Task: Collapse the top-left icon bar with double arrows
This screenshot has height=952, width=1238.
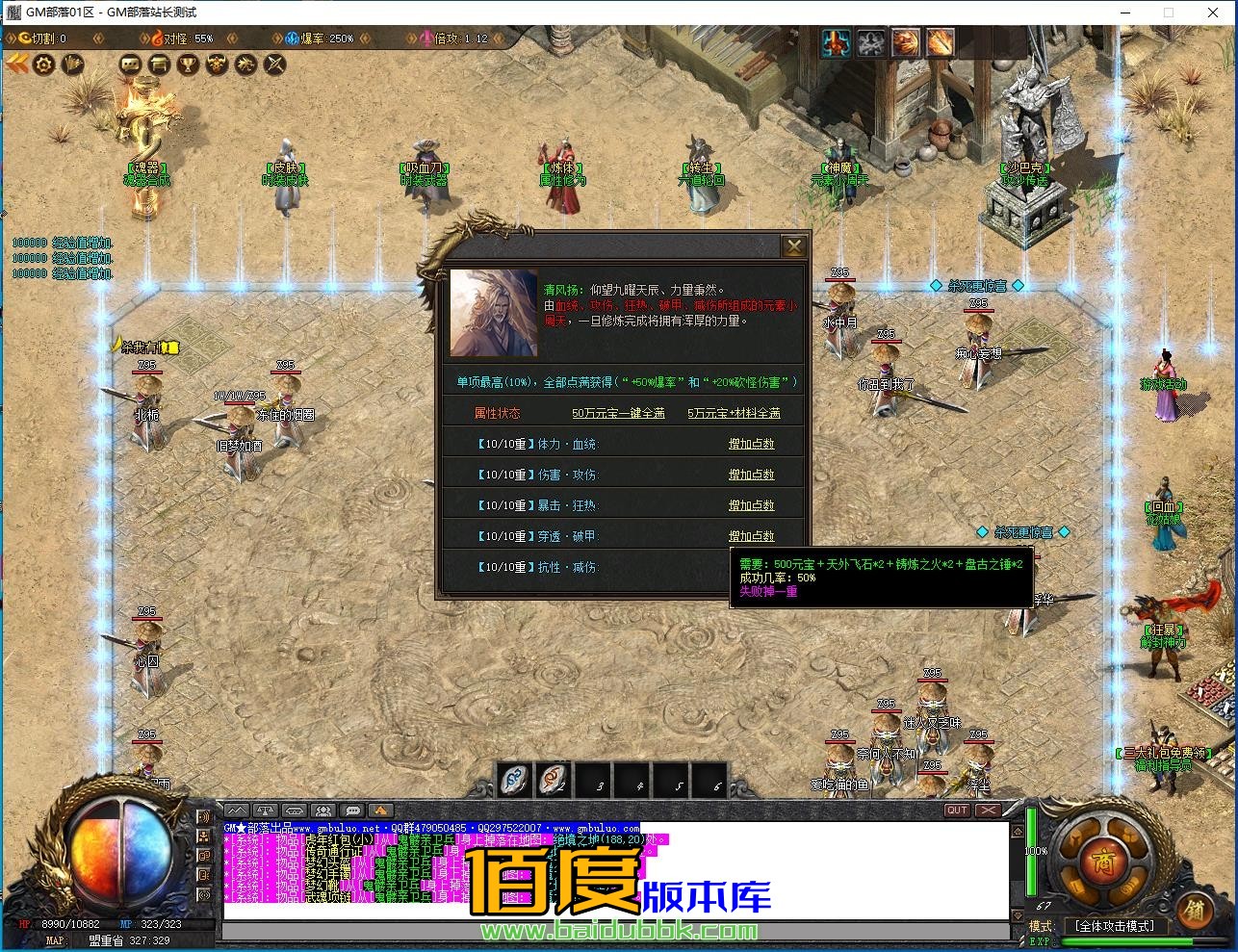Action: pos(16,64)
